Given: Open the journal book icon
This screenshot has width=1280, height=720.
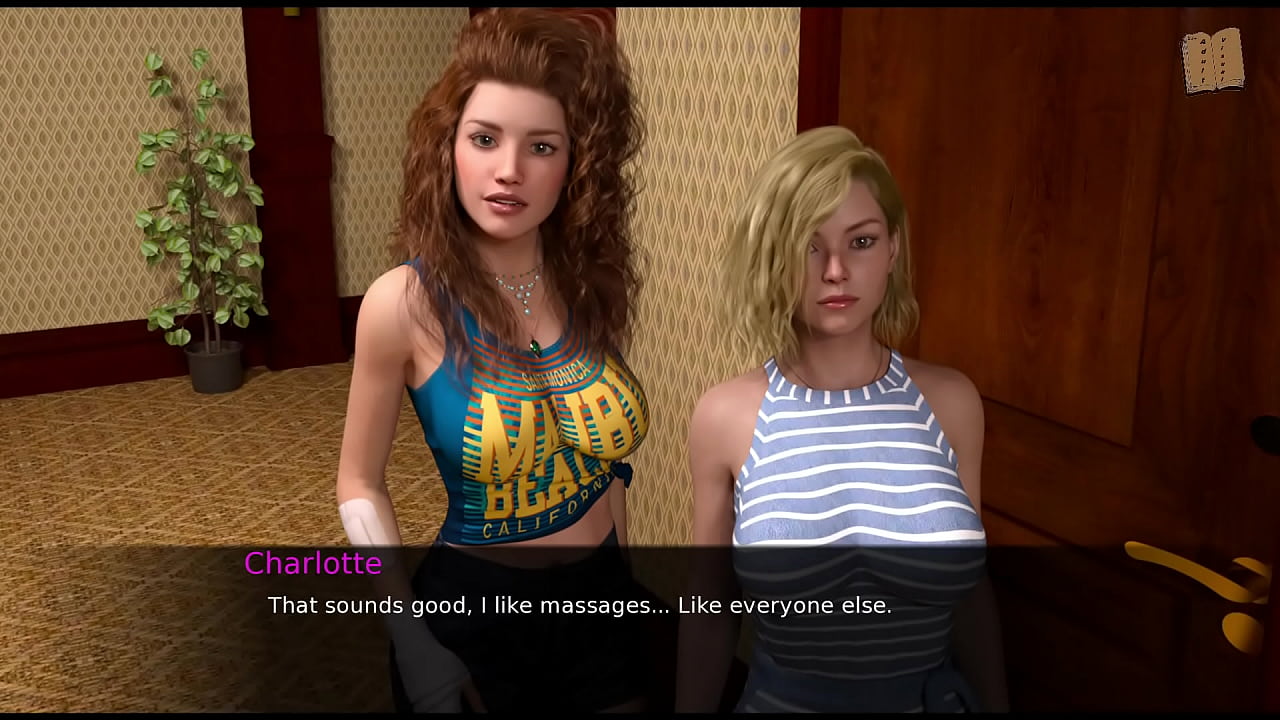Looking at the screenshot, I should (1212, 61).
